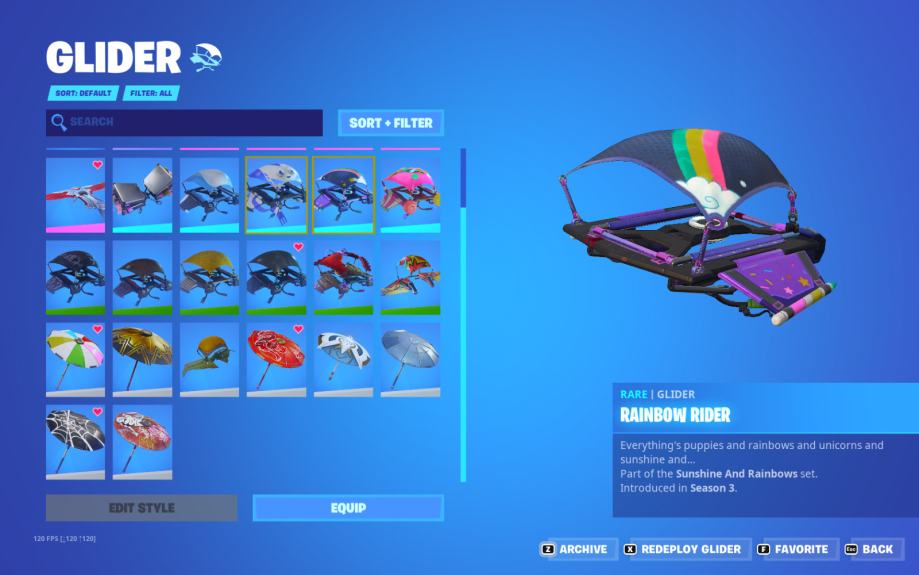Select the pink-canopy glider tile
The height and width of the screenshot is (575, 919).
coord(410,194)
